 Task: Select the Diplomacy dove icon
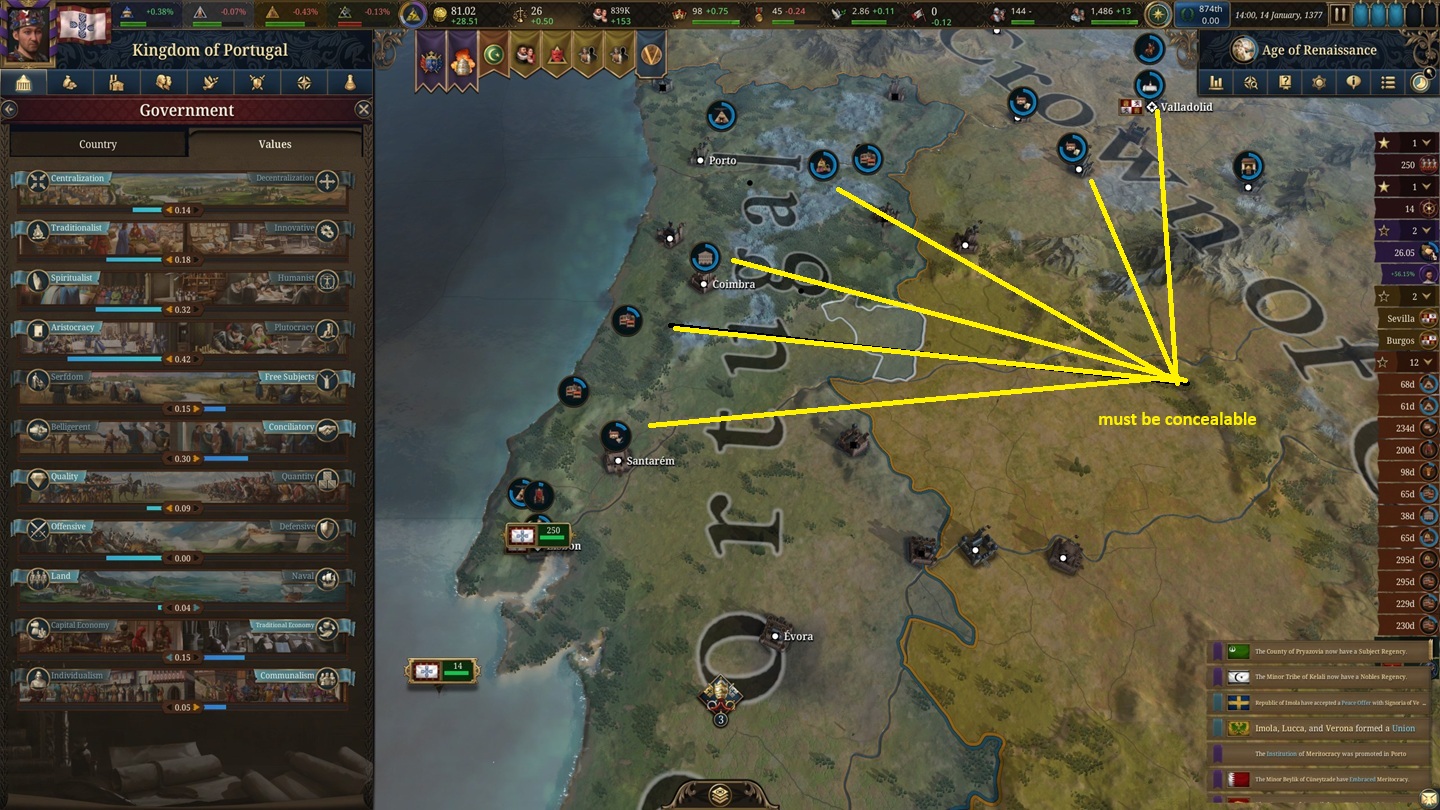click(x=210, y=82)
